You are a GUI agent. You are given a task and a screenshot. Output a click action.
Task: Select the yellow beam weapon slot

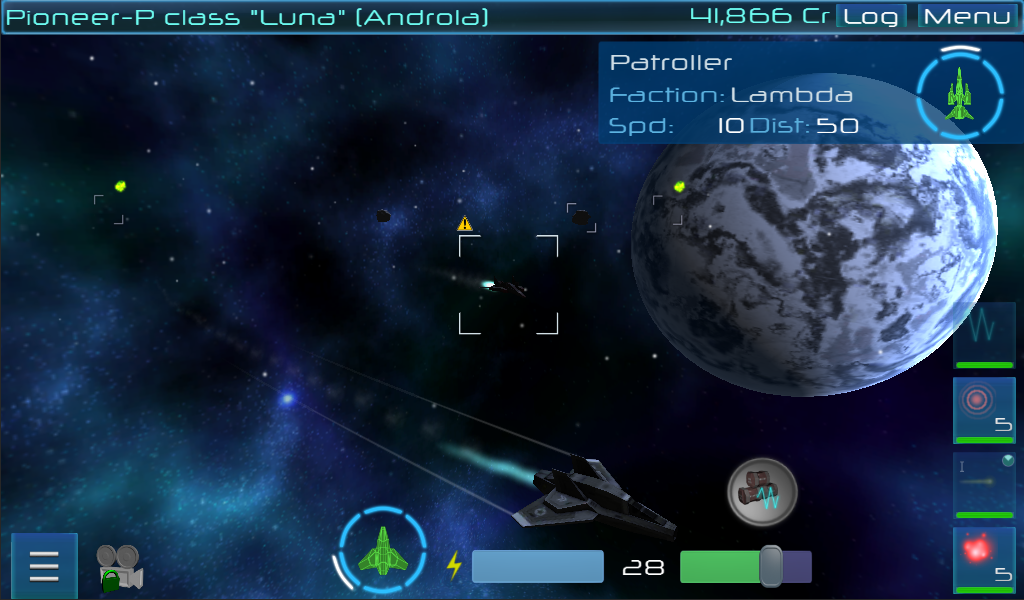[984, 485]
